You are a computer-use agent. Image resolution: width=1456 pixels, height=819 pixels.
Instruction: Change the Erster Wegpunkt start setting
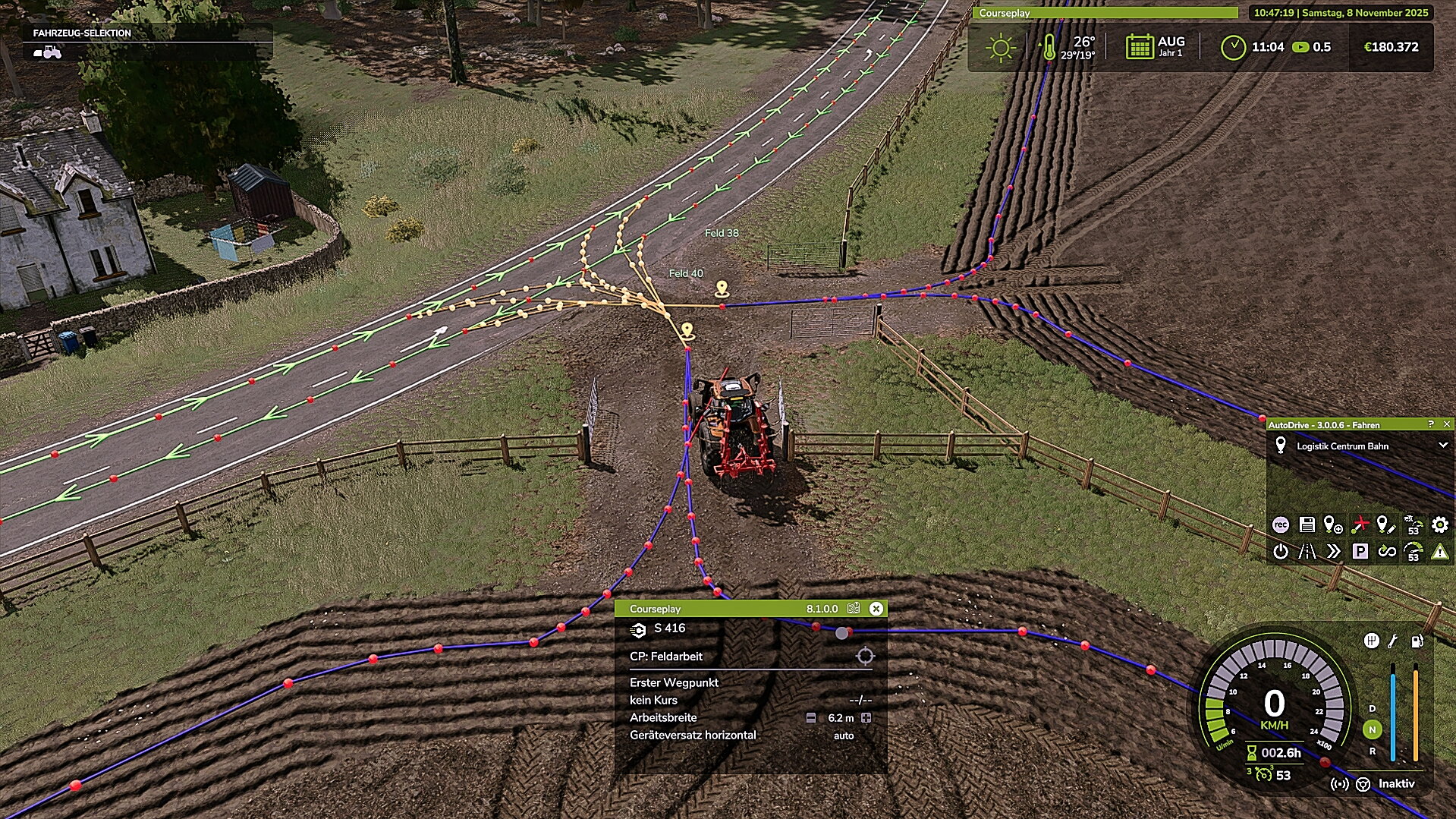674,682
